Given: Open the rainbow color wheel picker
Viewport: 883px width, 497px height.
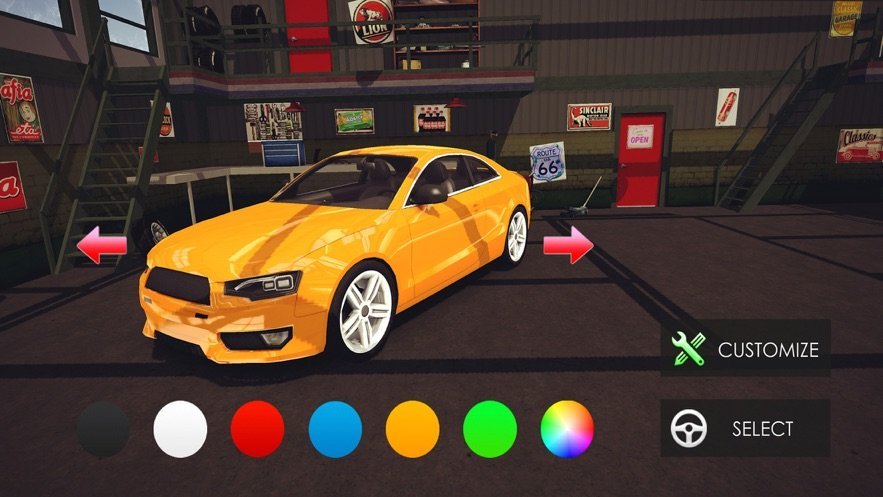Looking at the screenshot, I should pyautogui.click(x=567, y=429).
